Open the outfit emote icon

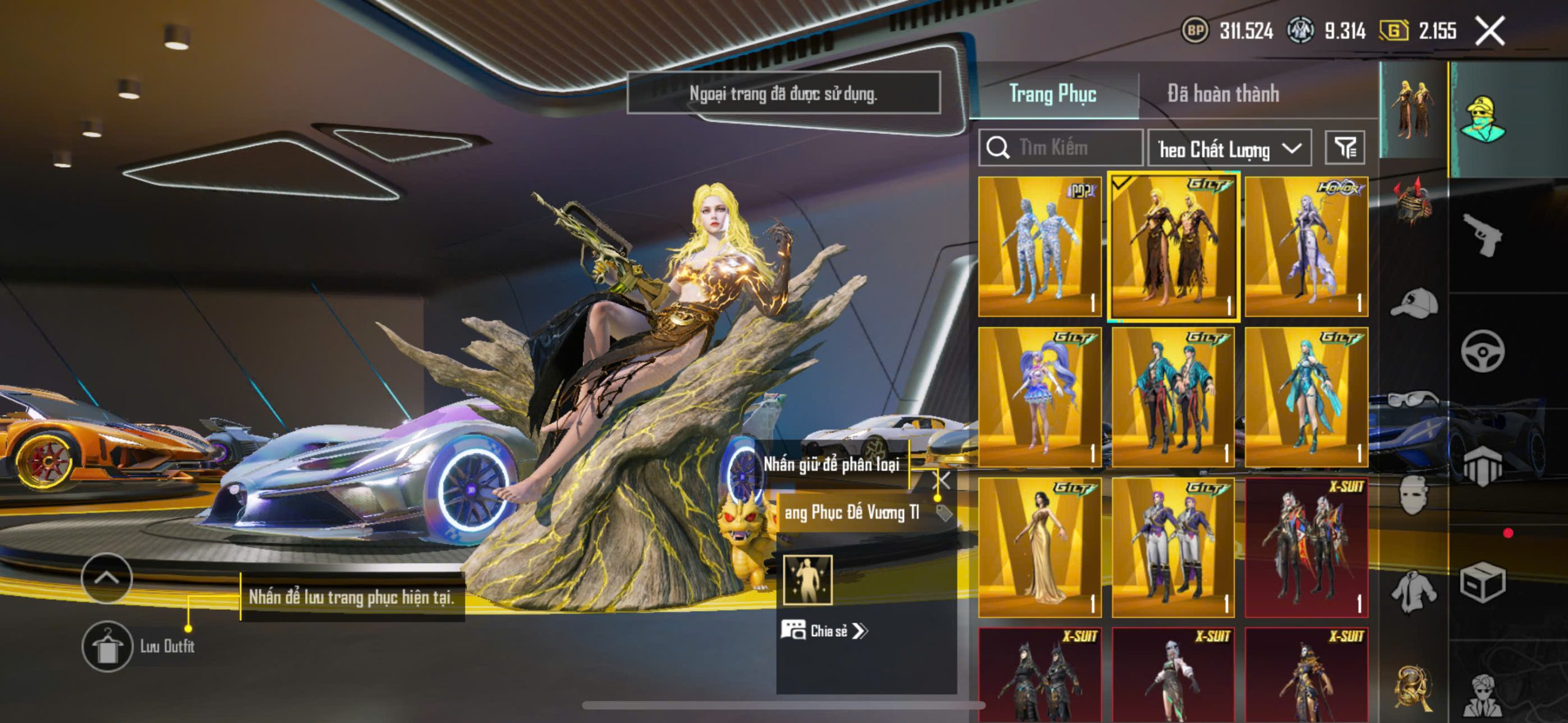tap(807, 579)
